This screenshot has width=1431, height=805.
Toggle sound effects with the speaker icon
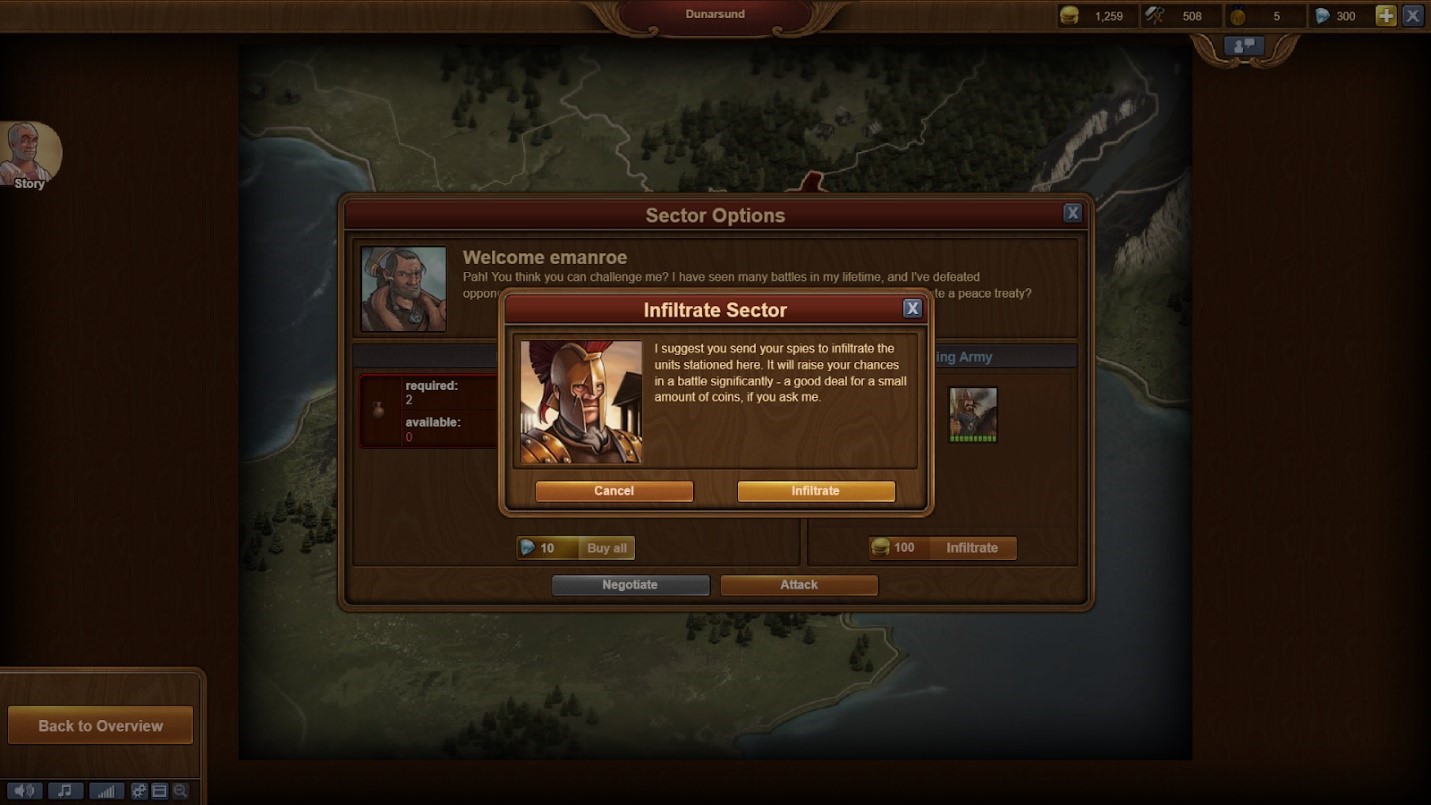24,791
